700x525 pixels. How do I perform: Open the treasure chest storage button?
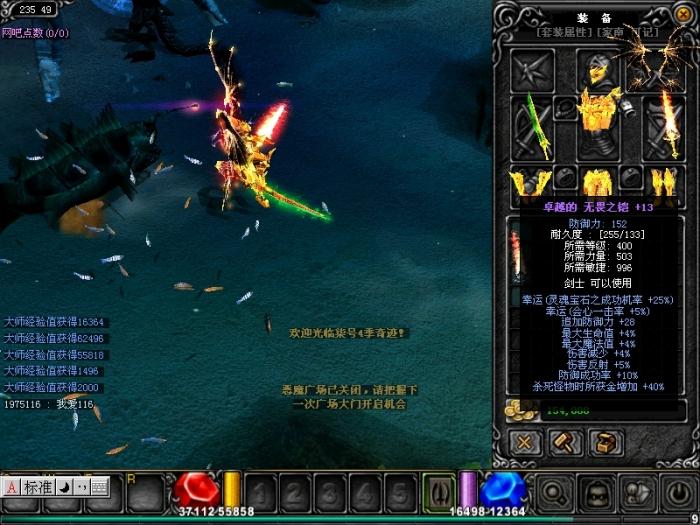pos(603,441)
